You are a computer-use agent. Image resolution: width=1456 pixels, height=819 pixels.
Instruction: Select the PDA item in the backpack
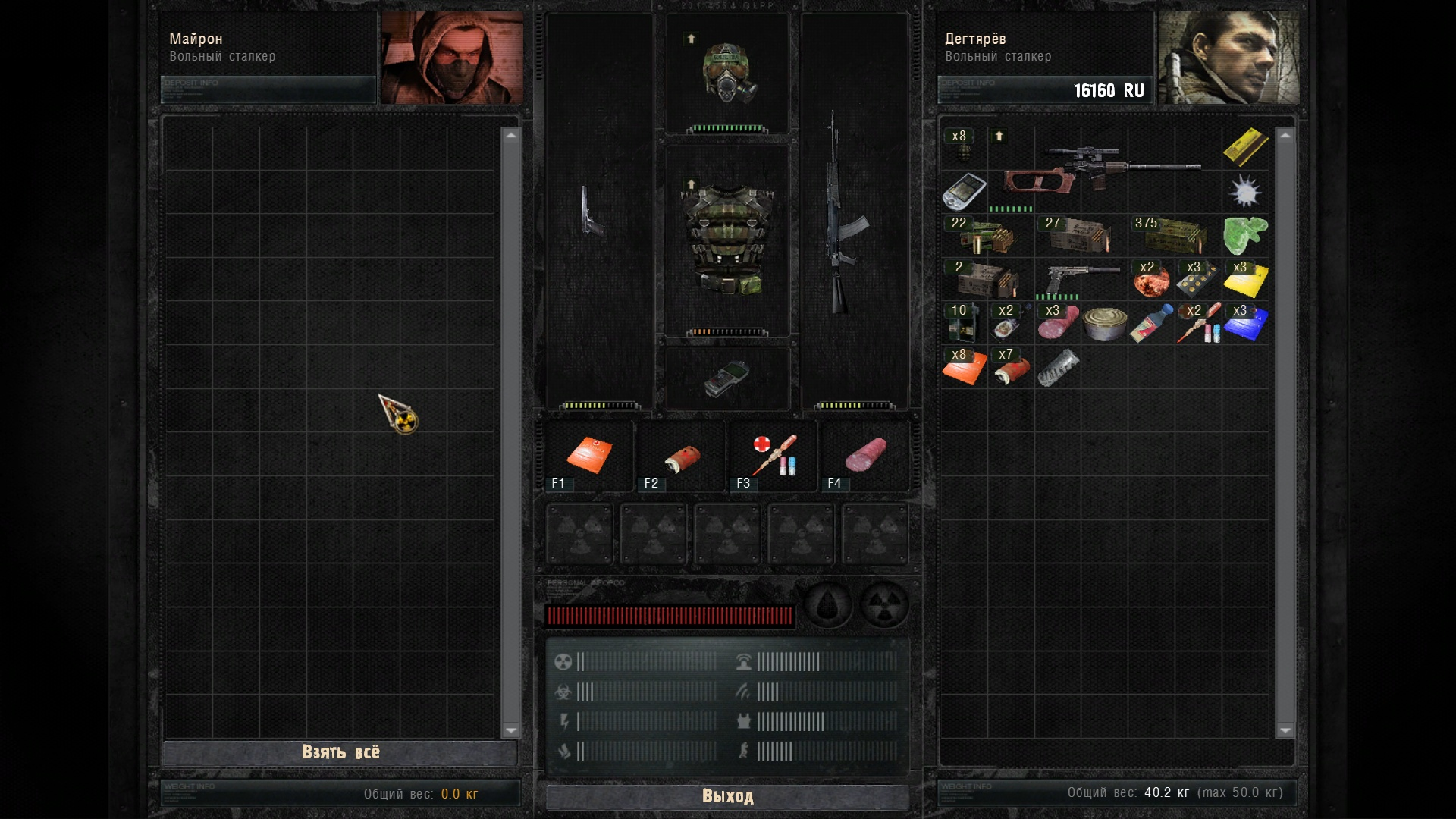tap(963, 190)
